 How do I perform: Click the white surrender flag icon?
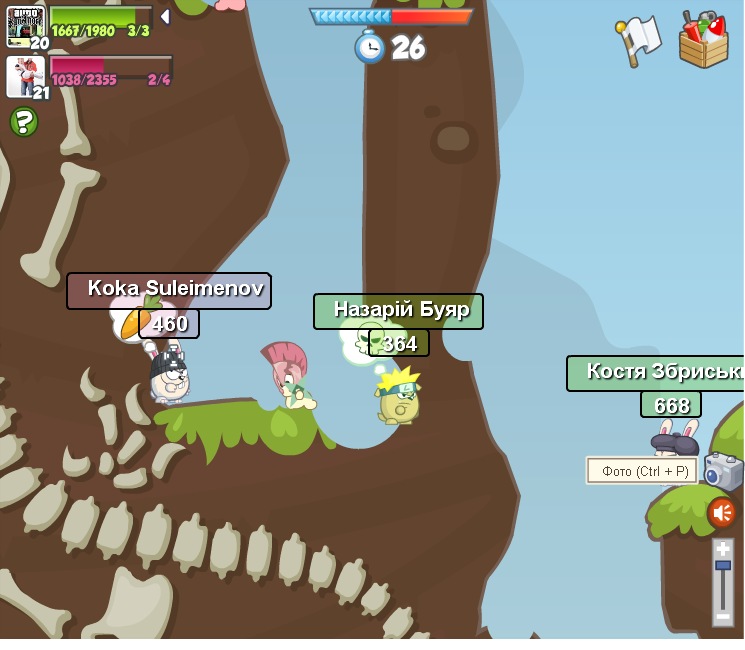[x=638, y=39]
